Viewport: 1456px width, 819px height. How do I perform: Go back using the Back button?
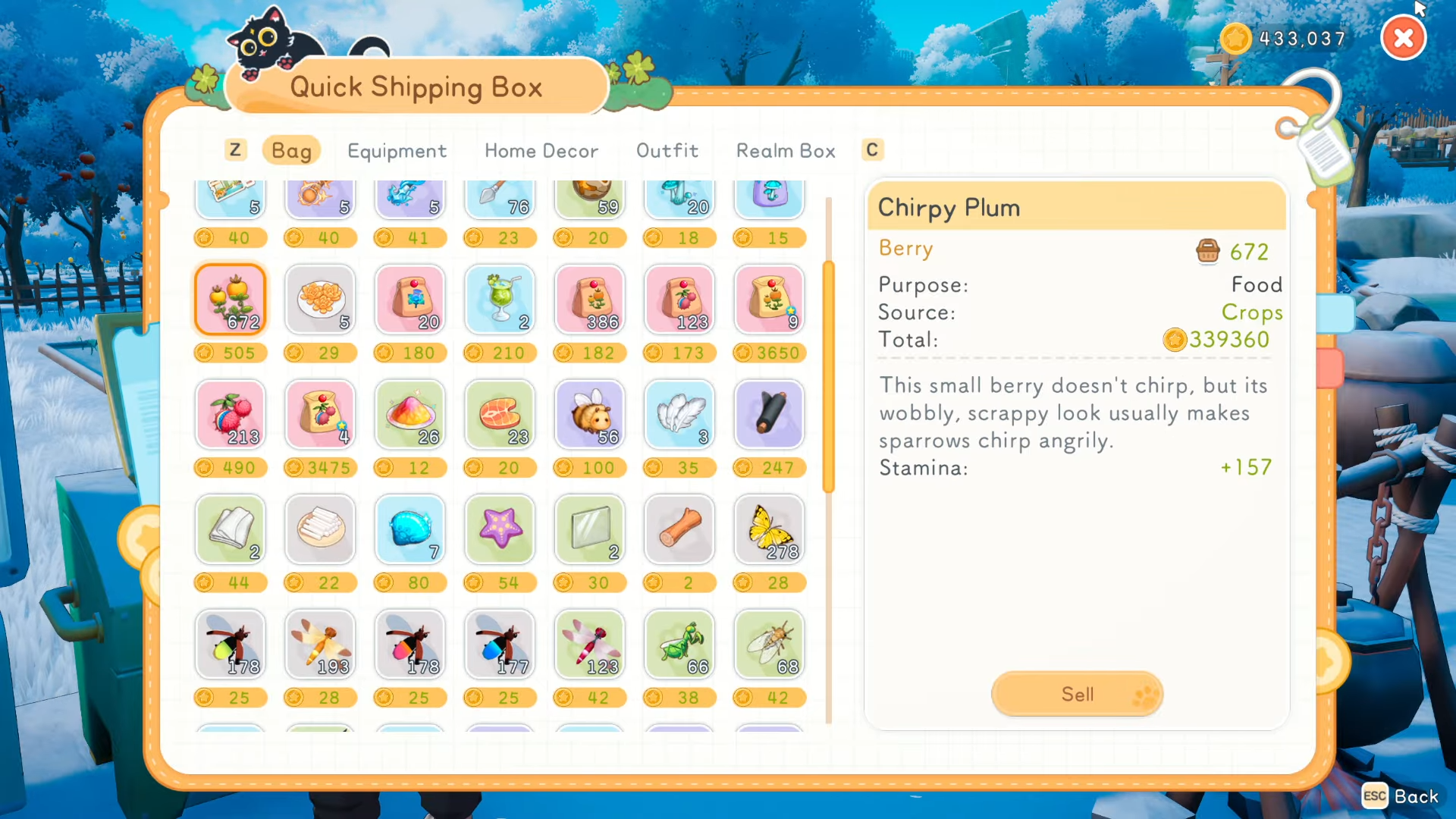tap(1401, 796)
